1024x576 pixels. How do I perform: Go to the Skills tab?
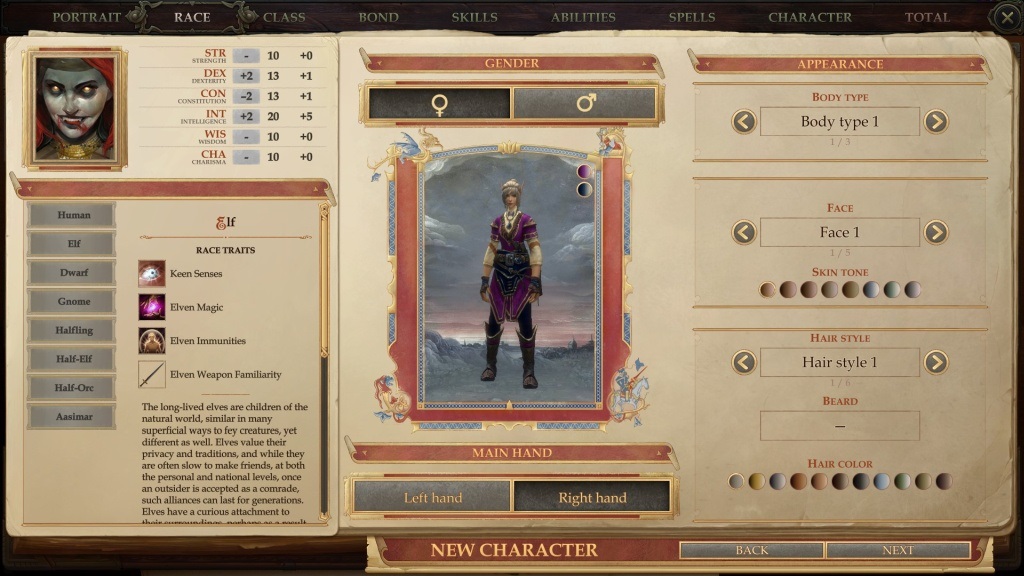click(474, 17)
